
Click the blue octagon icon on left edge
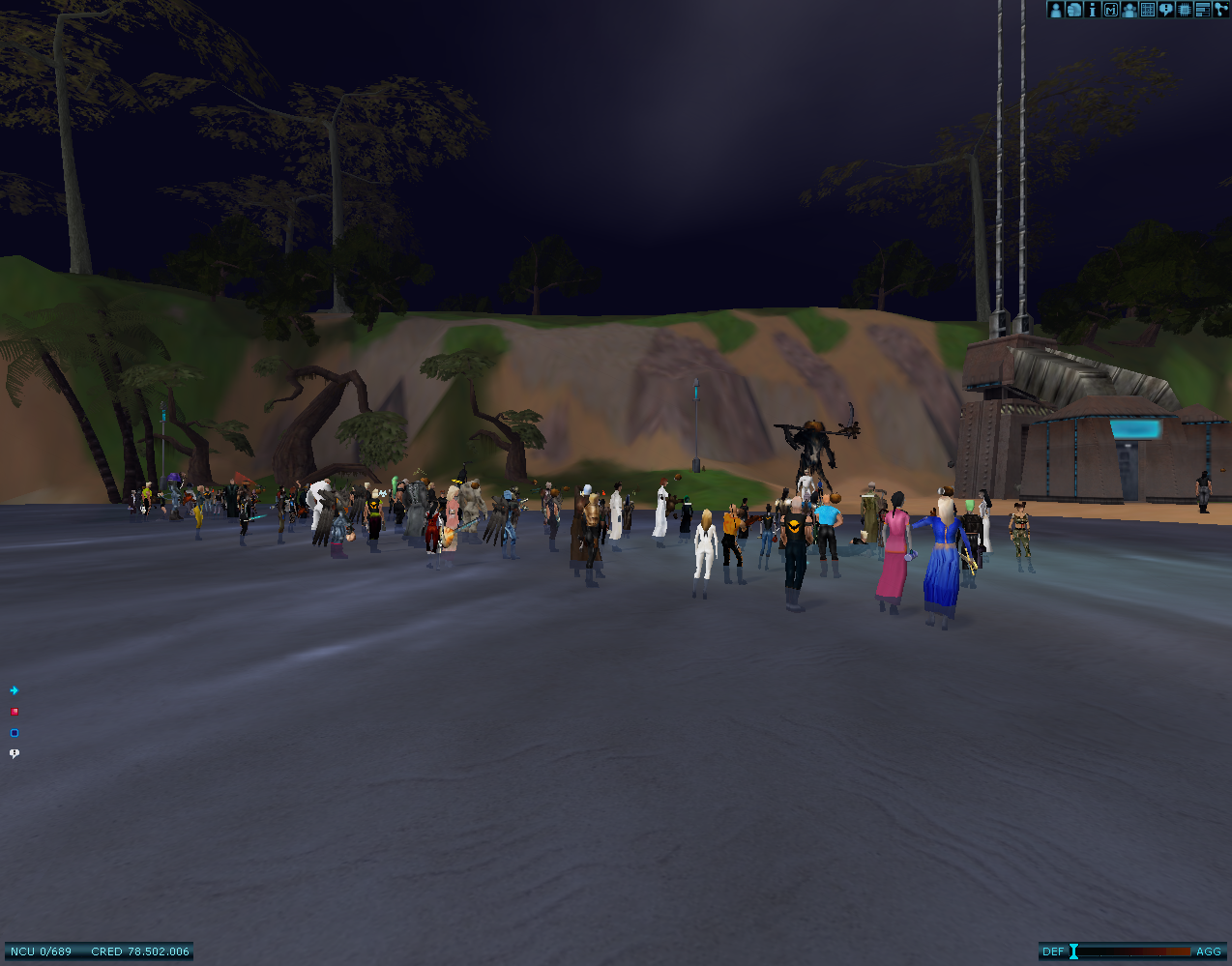(14, 733)
